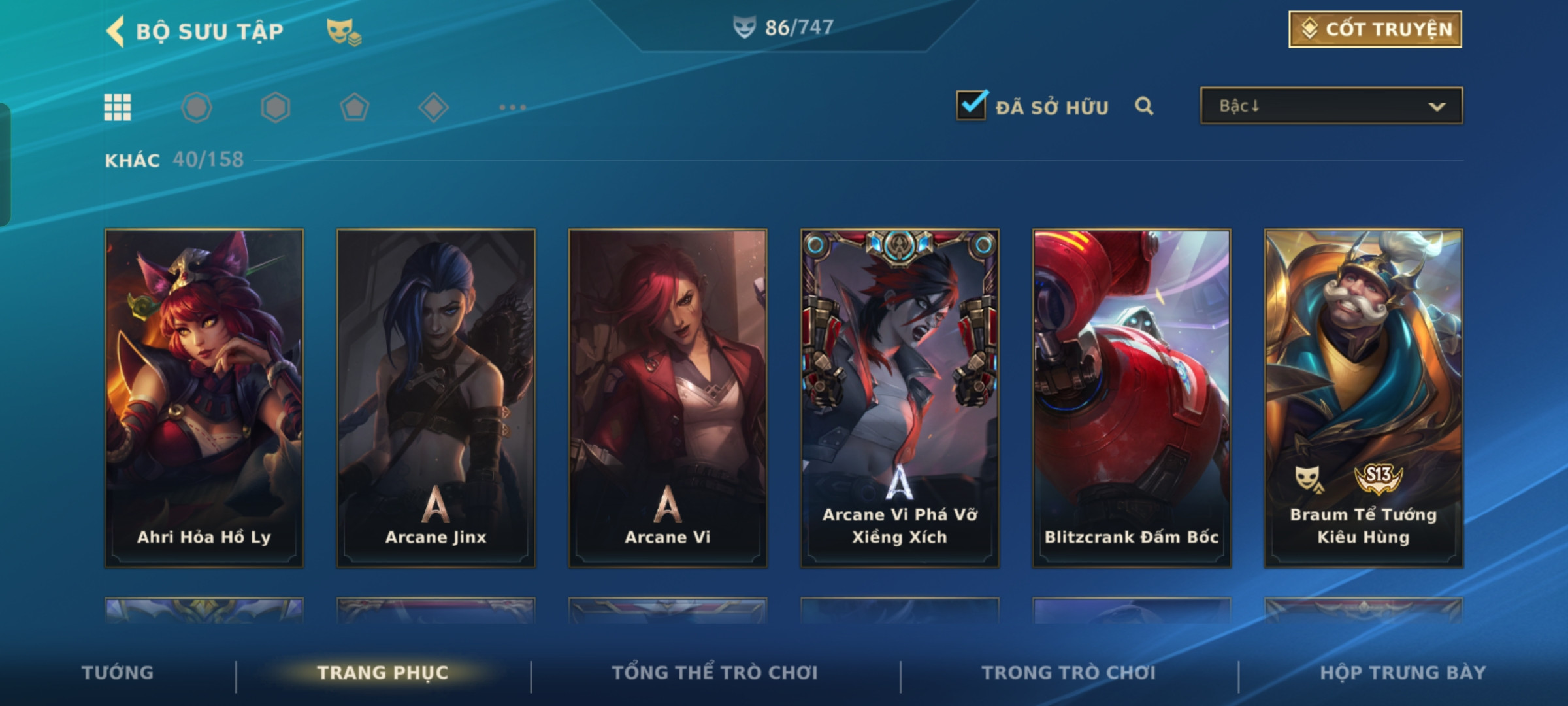The image size is (1568, 706).
Task: View Arcane Vi Phá Vỡ Xiềng Xích
Action: pos(900,397)
